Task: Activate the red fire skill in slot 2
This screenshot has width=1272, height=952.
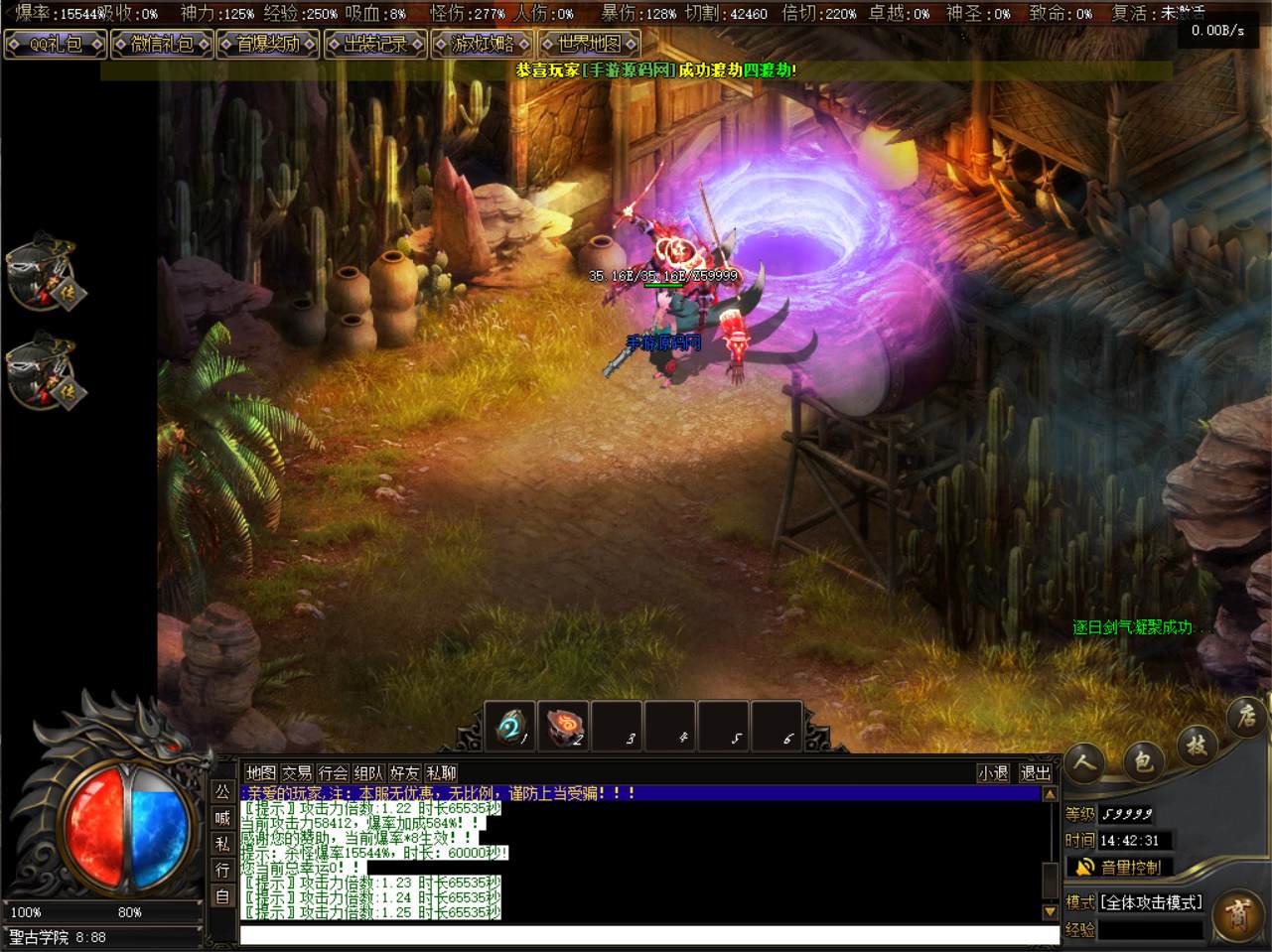Action: (563, 727)
